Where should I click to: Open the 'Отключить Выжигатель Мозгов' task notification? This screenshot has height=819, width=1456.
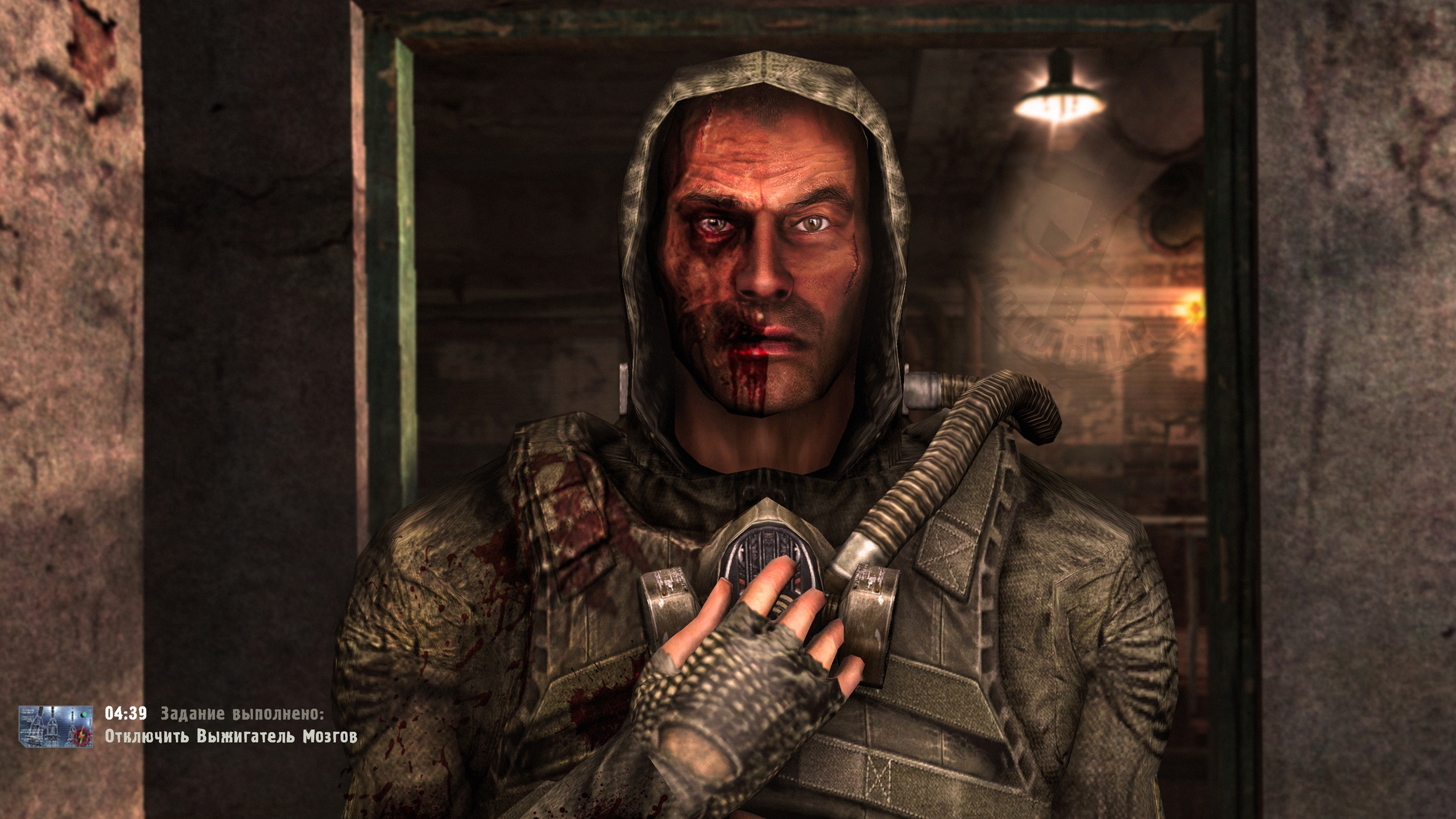[231, 737]
